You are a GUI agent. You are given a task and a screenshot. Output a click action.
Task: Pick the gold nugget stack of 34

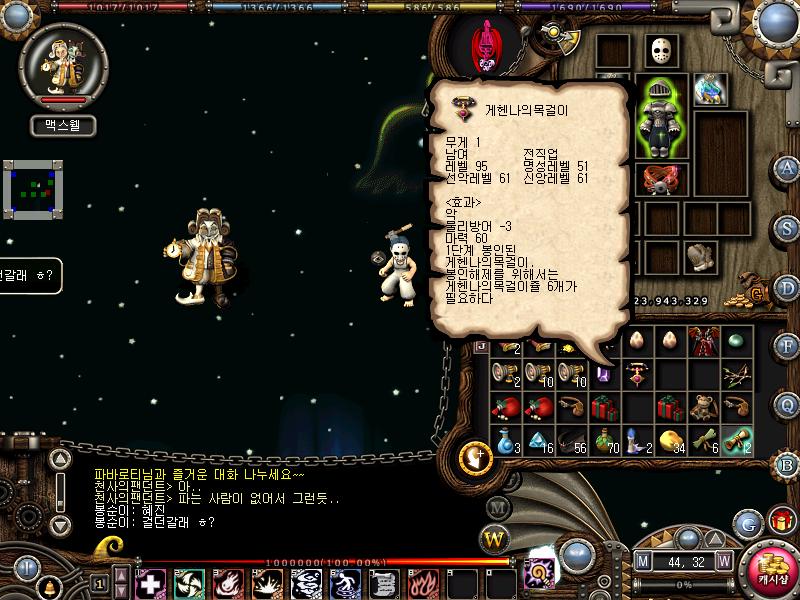pos(671,439)
